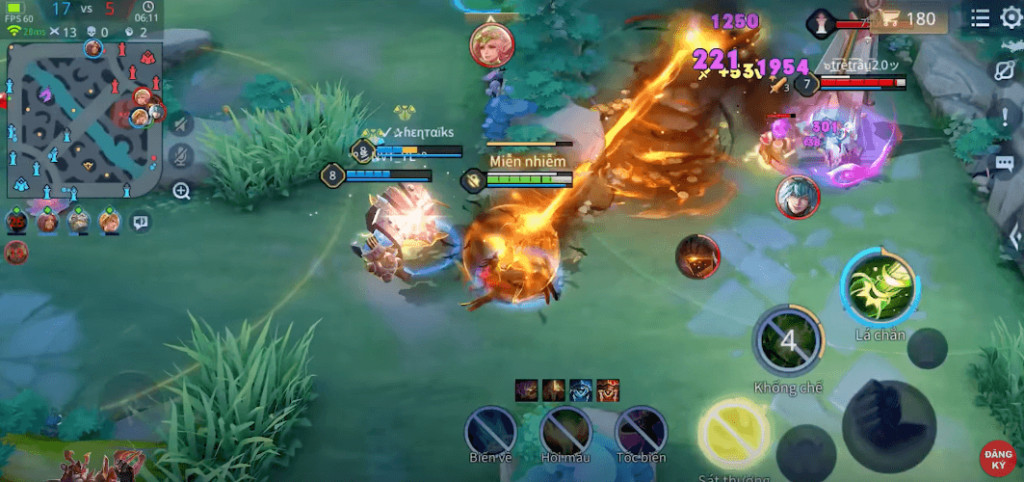
Task: Toggle the speaker mute icon
Action: pos(181,124)
